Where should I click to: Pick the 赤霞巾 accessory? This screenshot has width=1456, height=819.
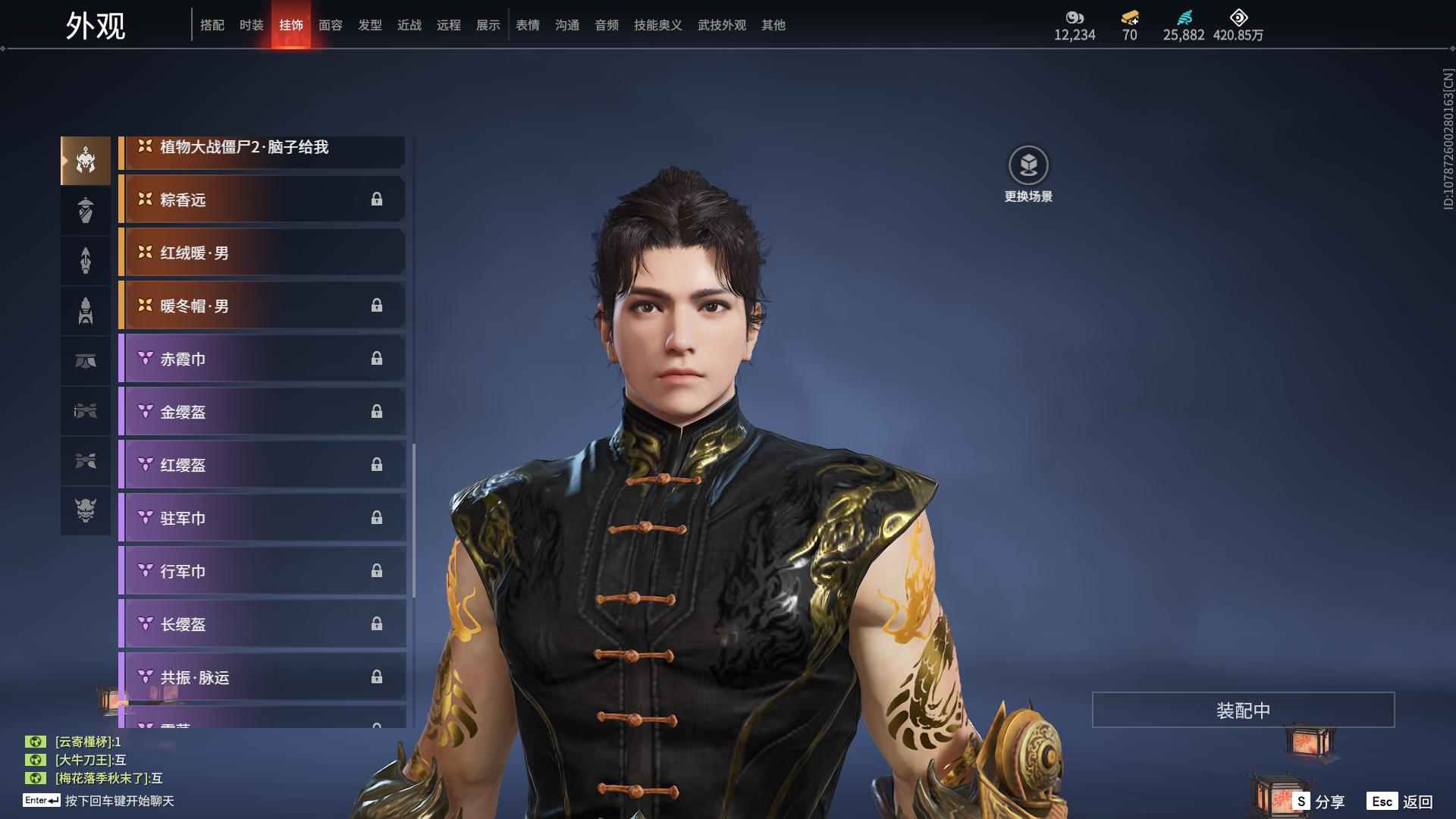262,359
